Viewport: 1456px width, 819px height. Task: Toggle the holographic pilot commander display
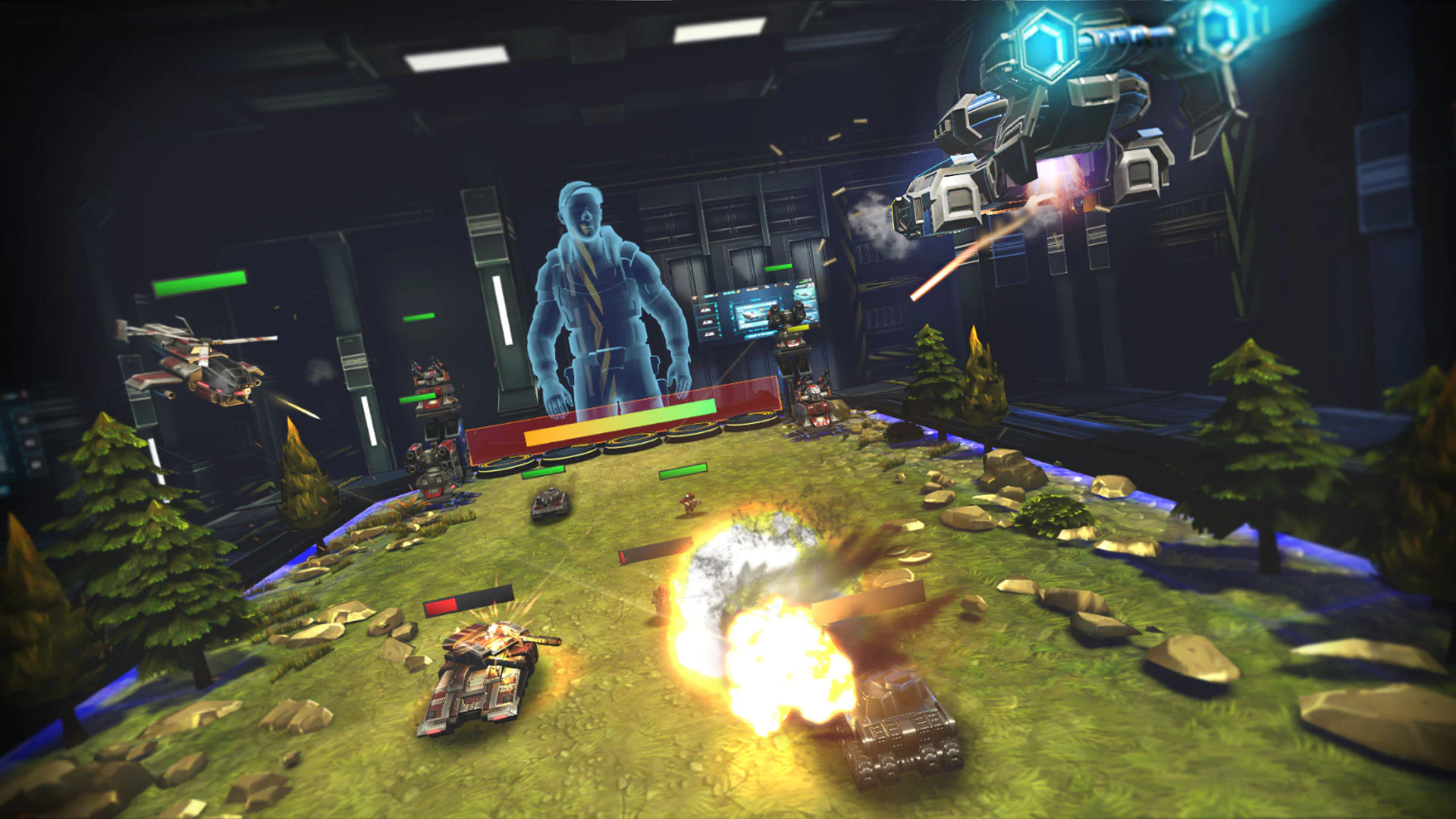(599, 303)
